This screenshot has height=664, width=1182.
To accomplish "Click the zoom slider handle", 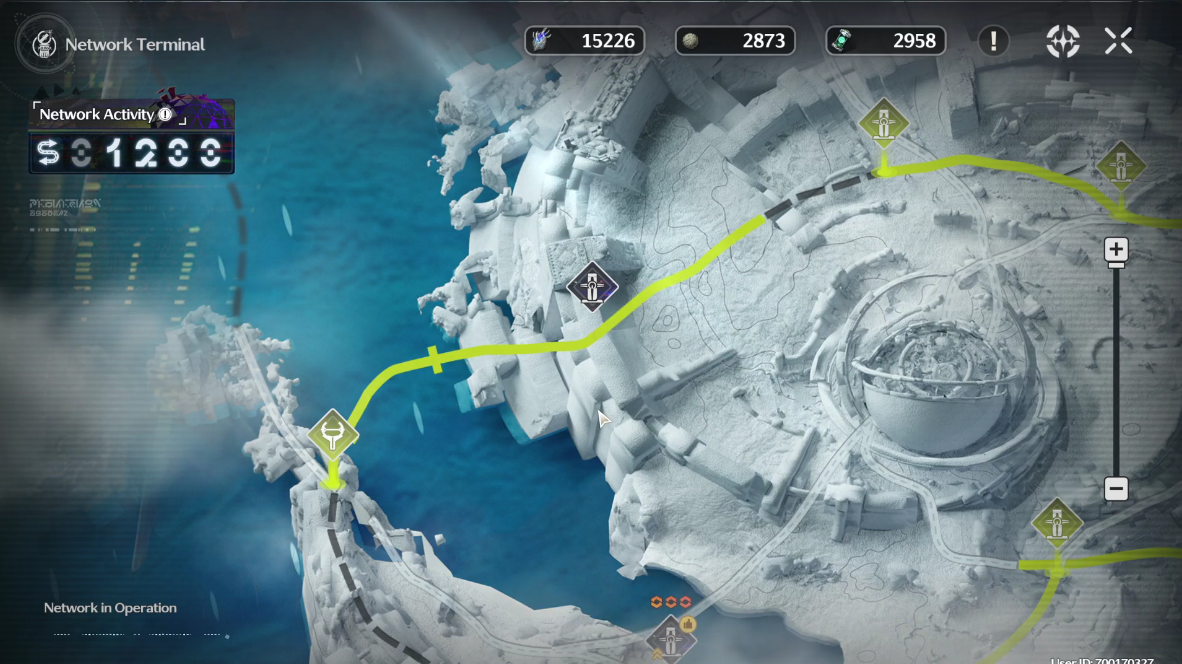I will click(1116, 265).
